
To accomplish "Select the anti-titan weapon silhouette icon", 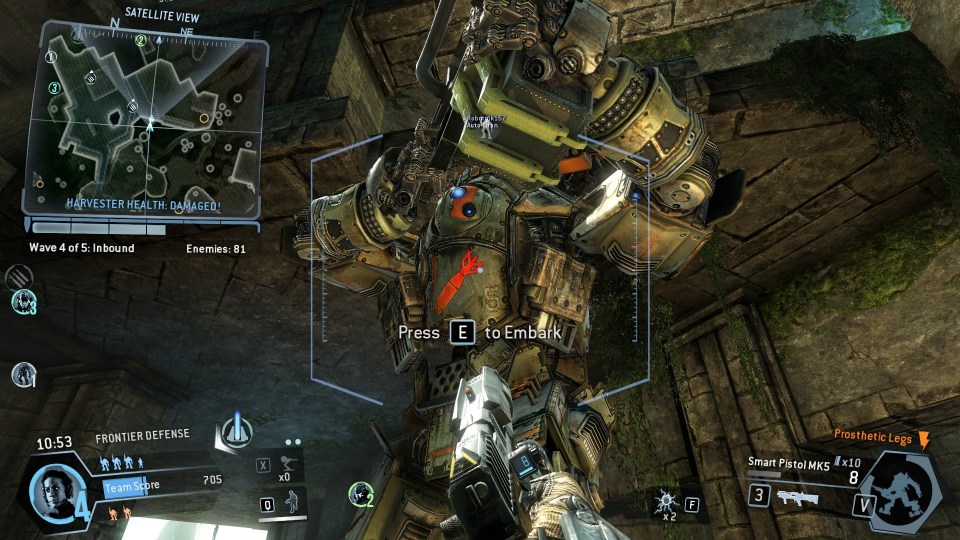I will [x=796, y=497].
